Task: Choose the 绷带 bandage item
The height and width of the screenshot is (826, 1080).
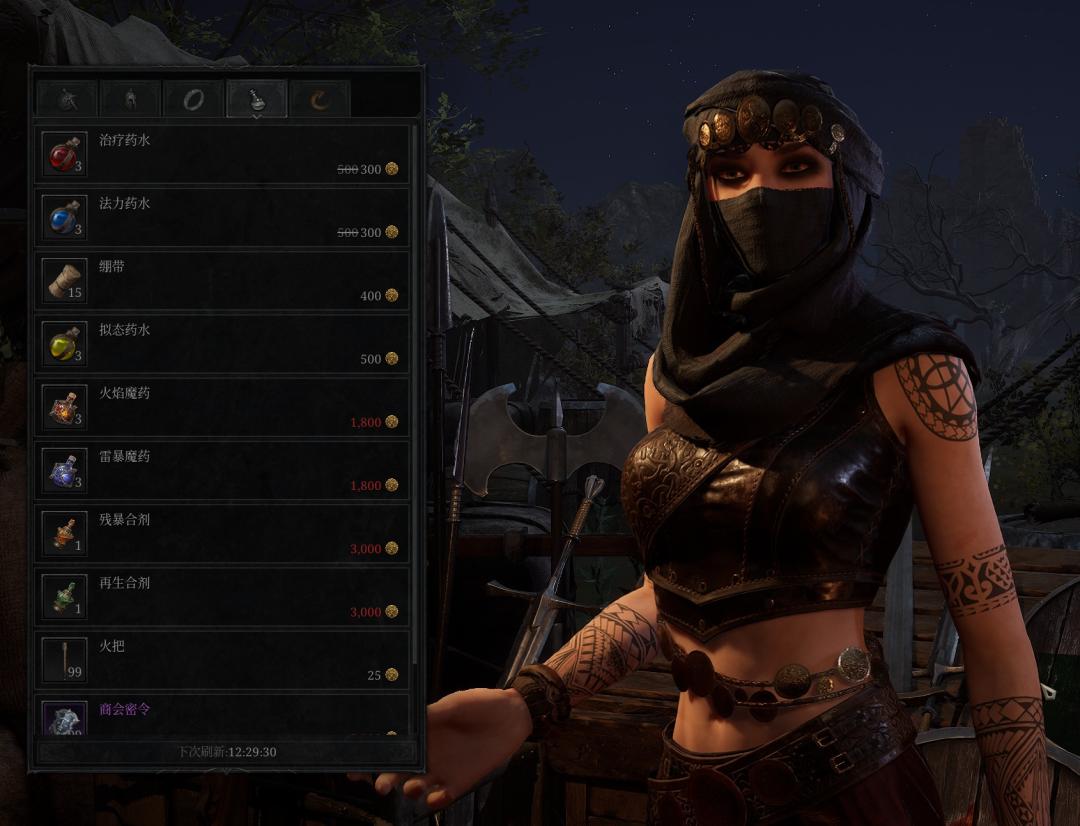Action: [x=222, y=280]
